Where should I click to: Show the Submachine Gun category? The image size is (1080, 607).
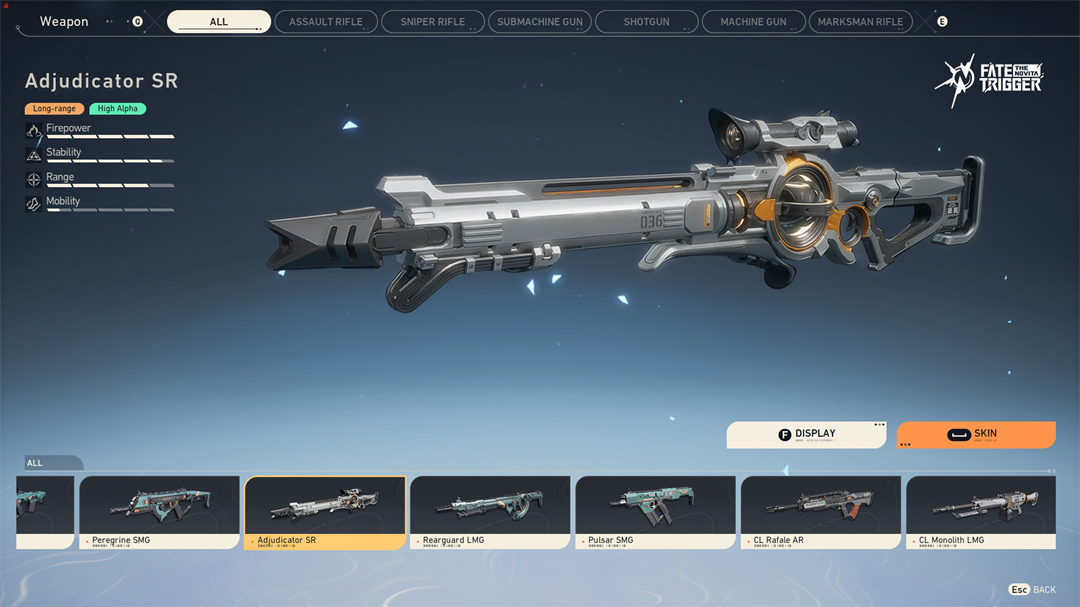539,22
